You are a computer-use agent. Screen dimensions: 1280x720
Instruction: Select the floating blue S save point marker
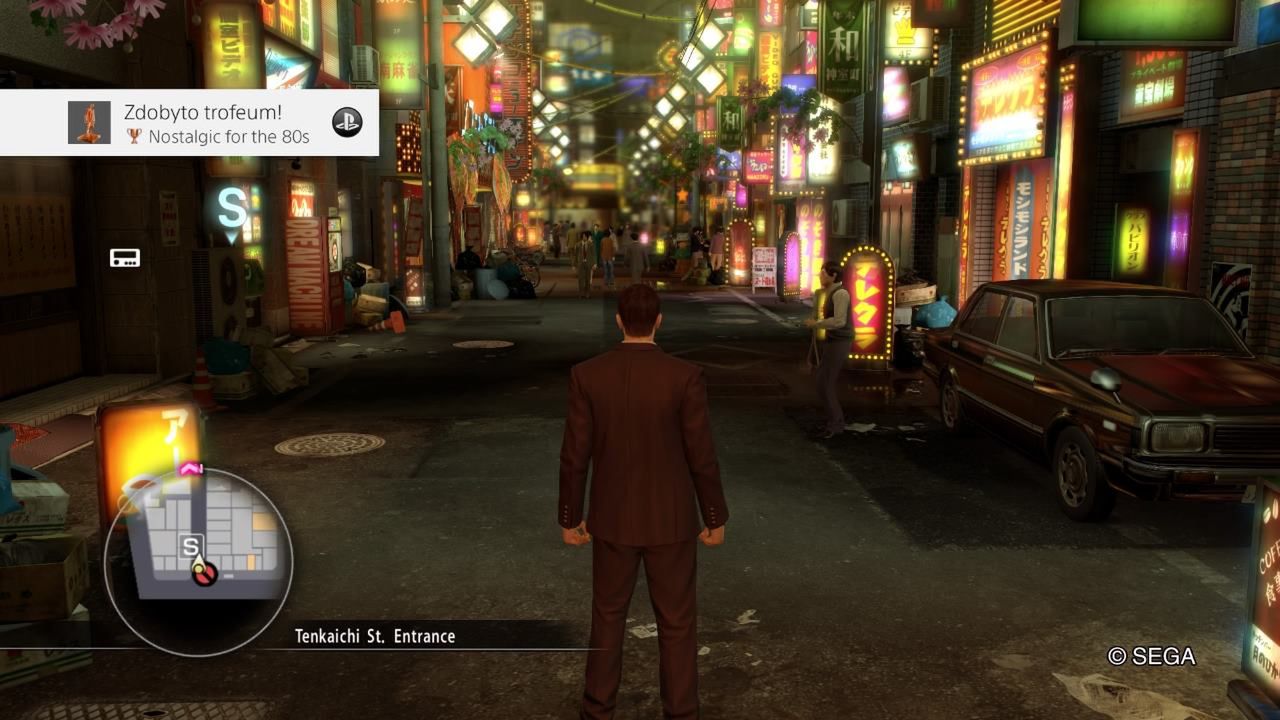click(232, 210)
